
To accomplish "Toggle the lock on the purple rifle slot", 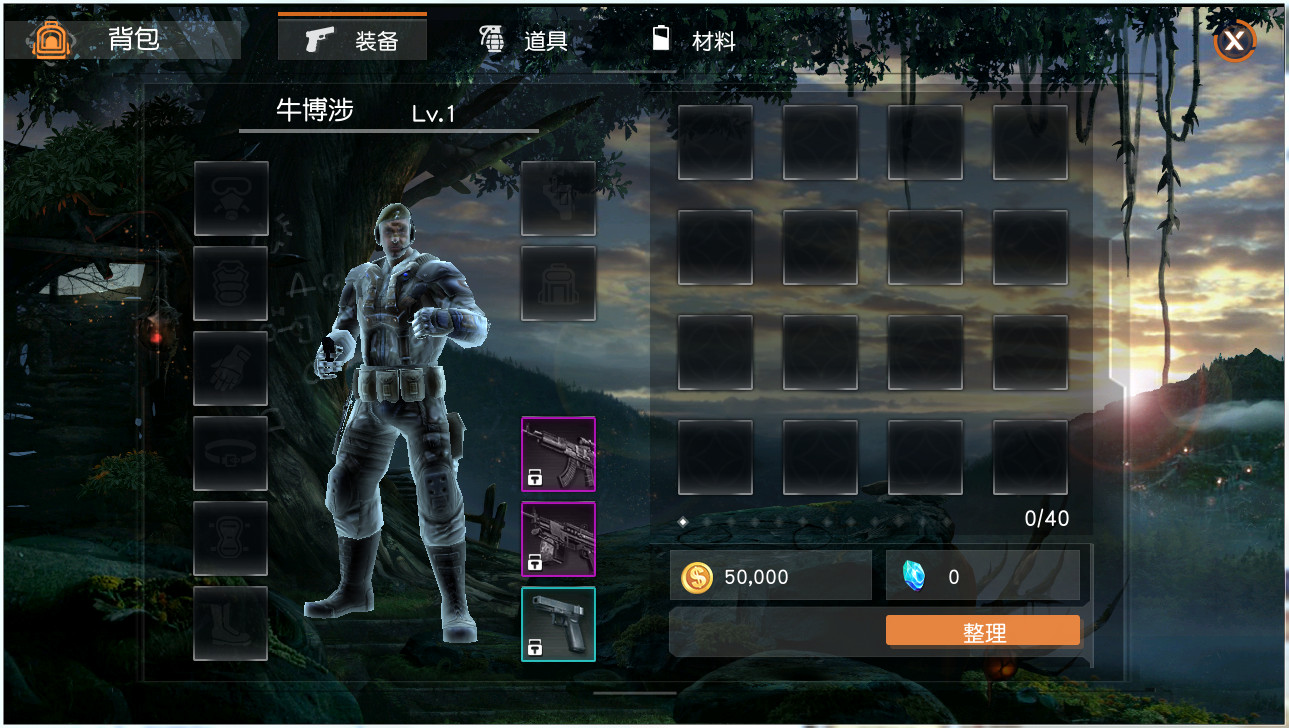I will [x=533, y=479].
